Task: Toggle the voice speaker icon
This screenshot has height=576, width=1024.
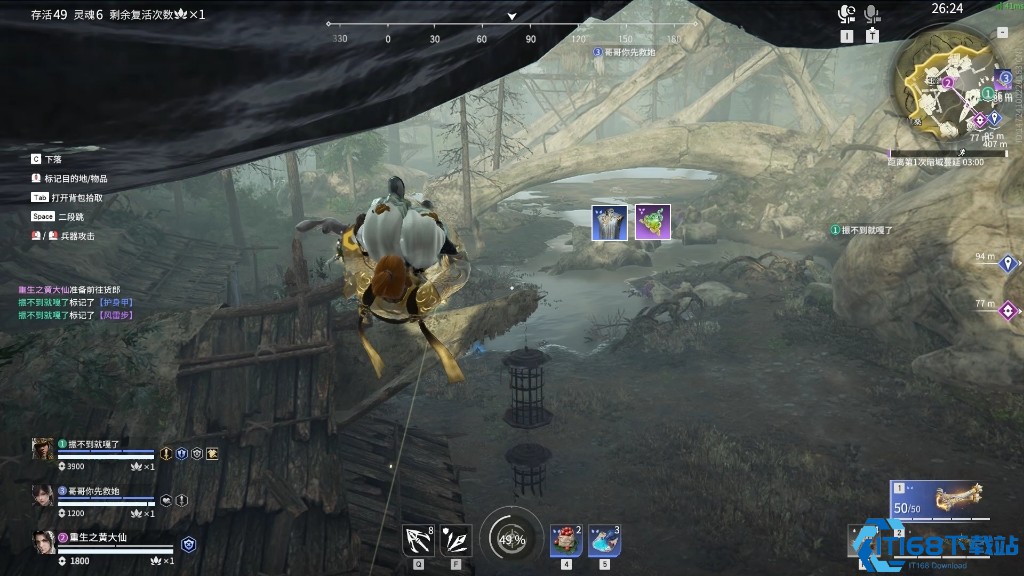Action: coord(847,14)
